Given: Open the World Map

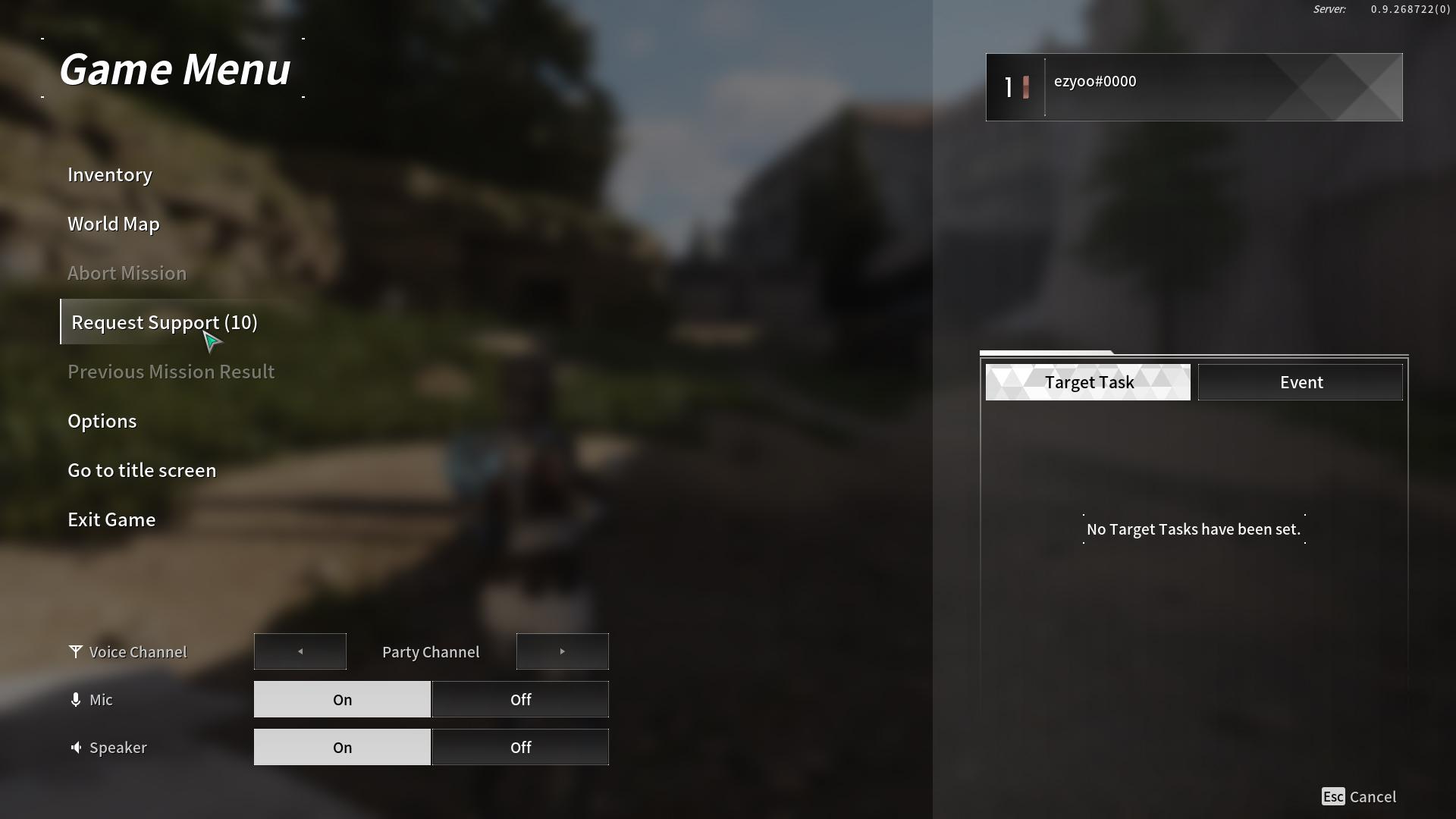Looking at the screenshot, I should (x=113, y=224).
